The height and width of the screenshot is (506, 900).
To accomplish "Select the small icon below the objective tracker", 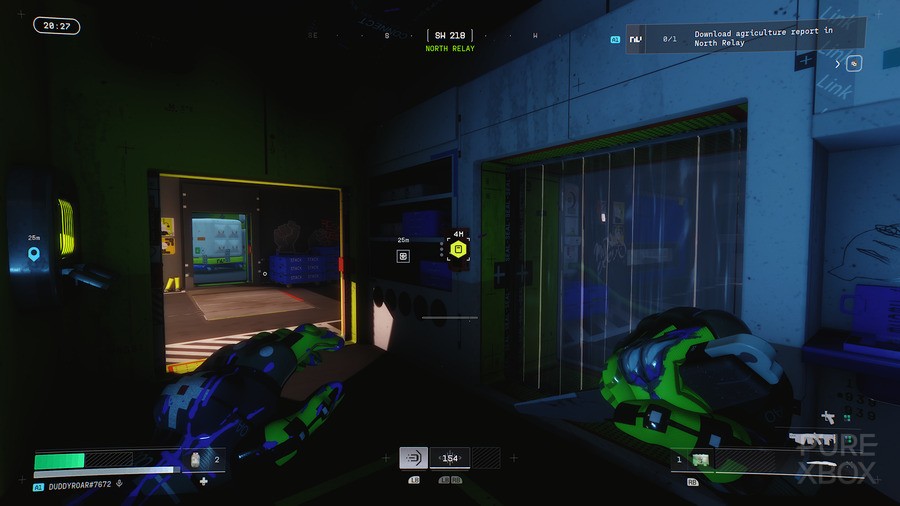I will click(854, 63).
